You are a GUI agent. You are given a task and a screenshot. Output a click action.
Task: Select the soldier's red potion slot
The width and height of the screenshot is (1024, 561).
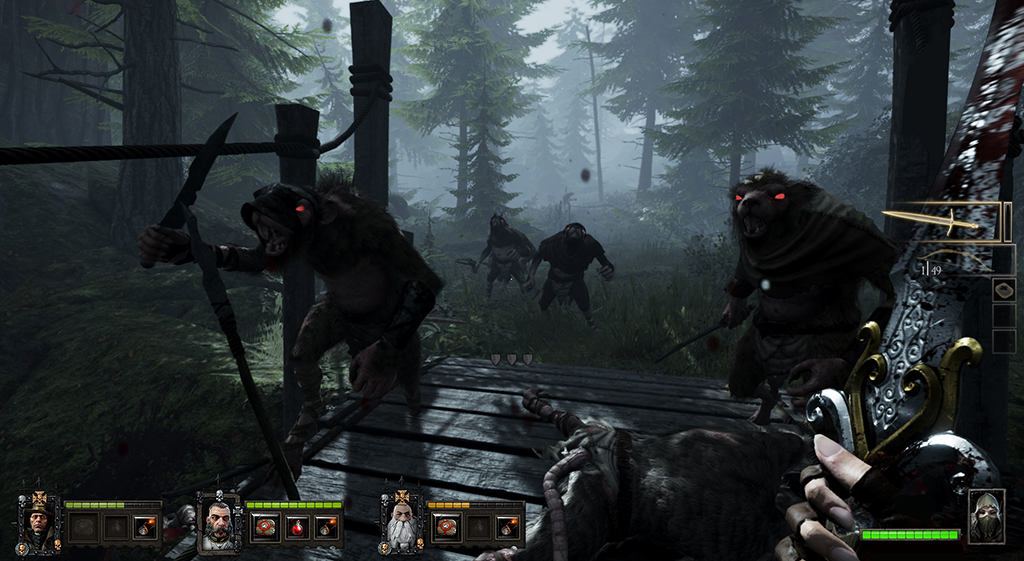(296, 527)
